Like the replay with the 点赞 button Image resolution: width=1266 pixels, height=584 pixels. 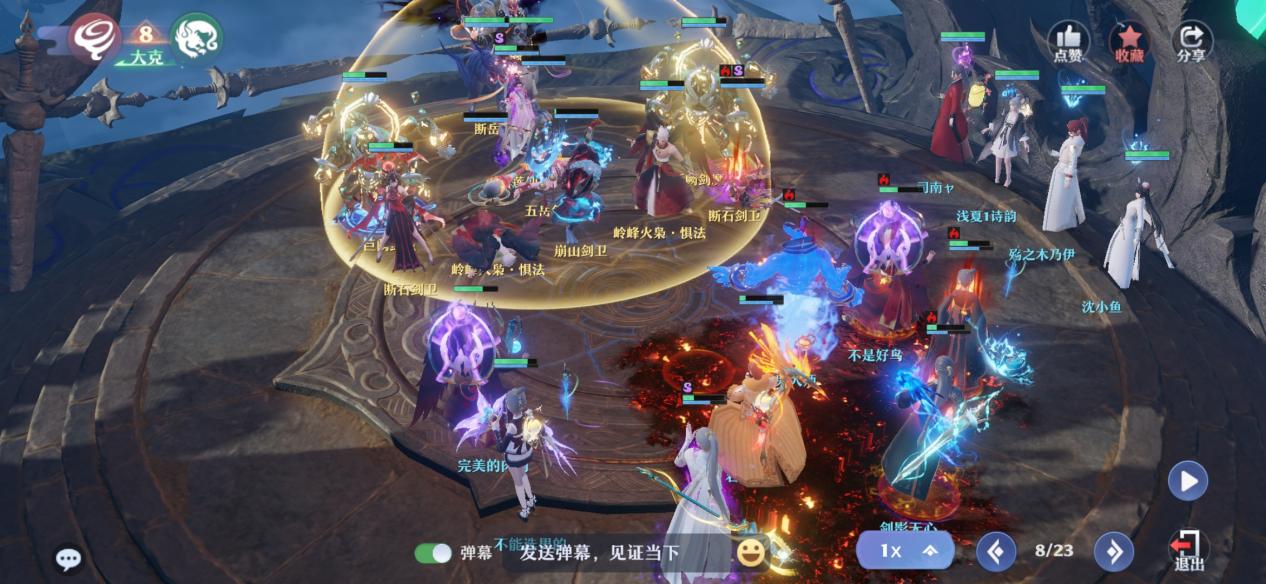point(1068,42)
